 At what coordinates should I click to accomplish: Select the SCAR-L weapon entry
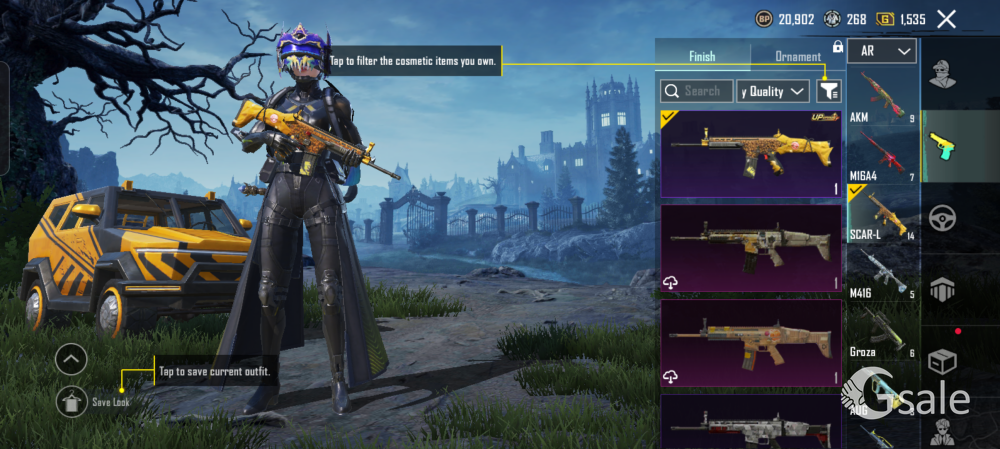882,214
